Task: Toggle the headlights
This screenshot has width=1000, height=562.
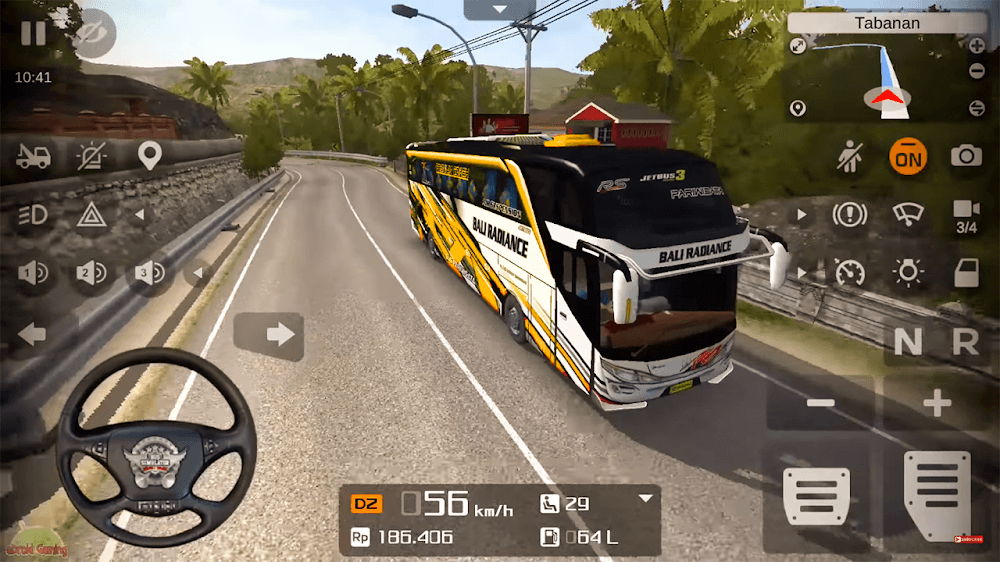Action: pyautogui.click(x=33, y=214)
